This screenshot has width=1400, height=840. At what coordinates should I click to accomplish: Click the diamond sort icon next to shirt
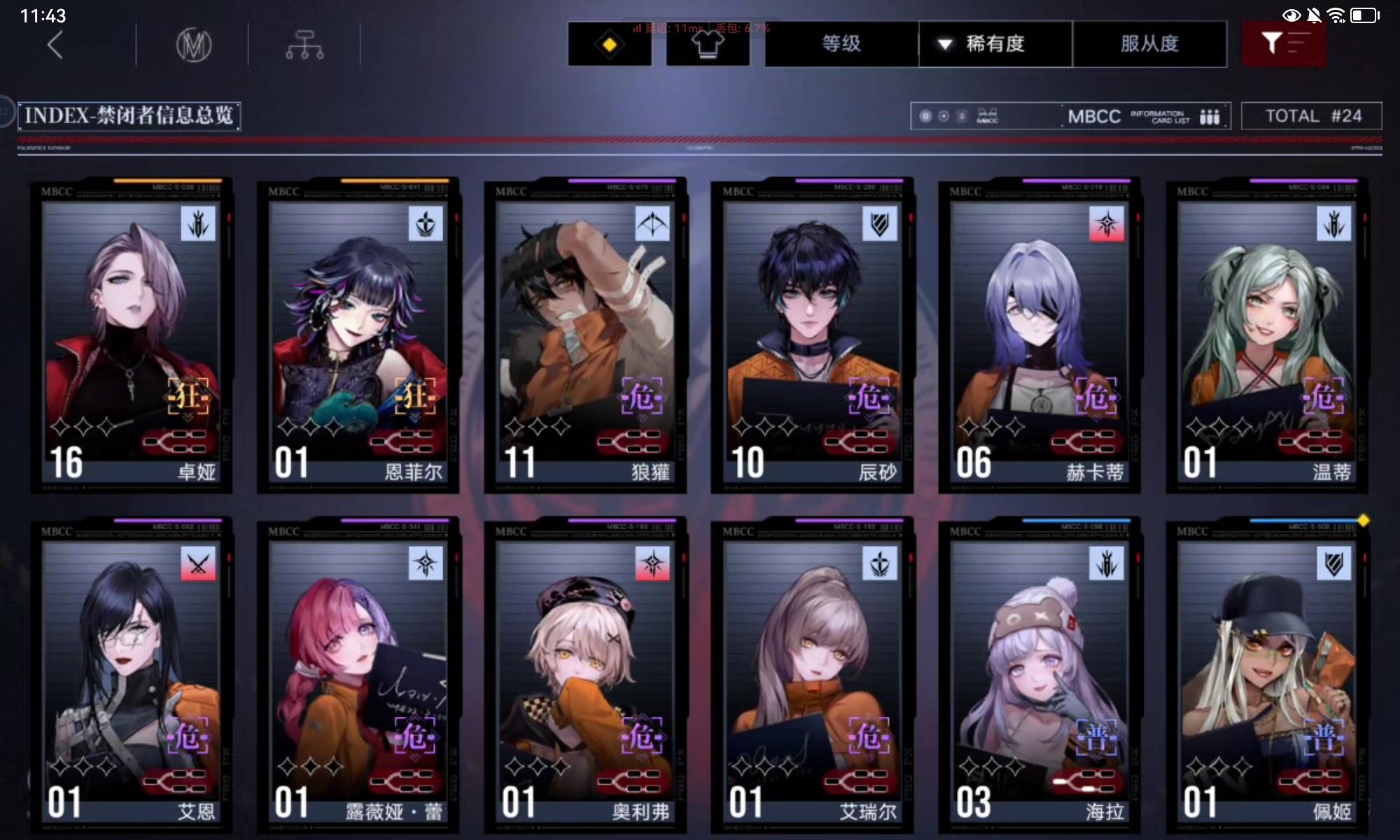pos(610,44)
